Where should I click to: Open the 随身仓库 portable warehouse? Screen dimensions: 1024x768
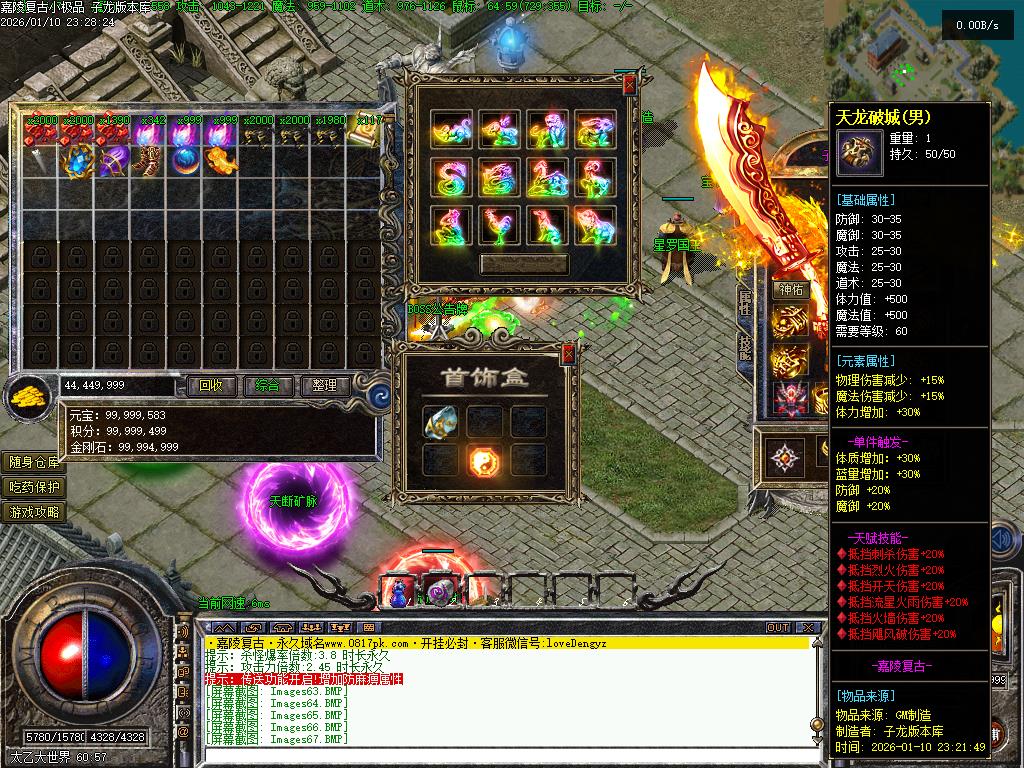pos(35,462)
